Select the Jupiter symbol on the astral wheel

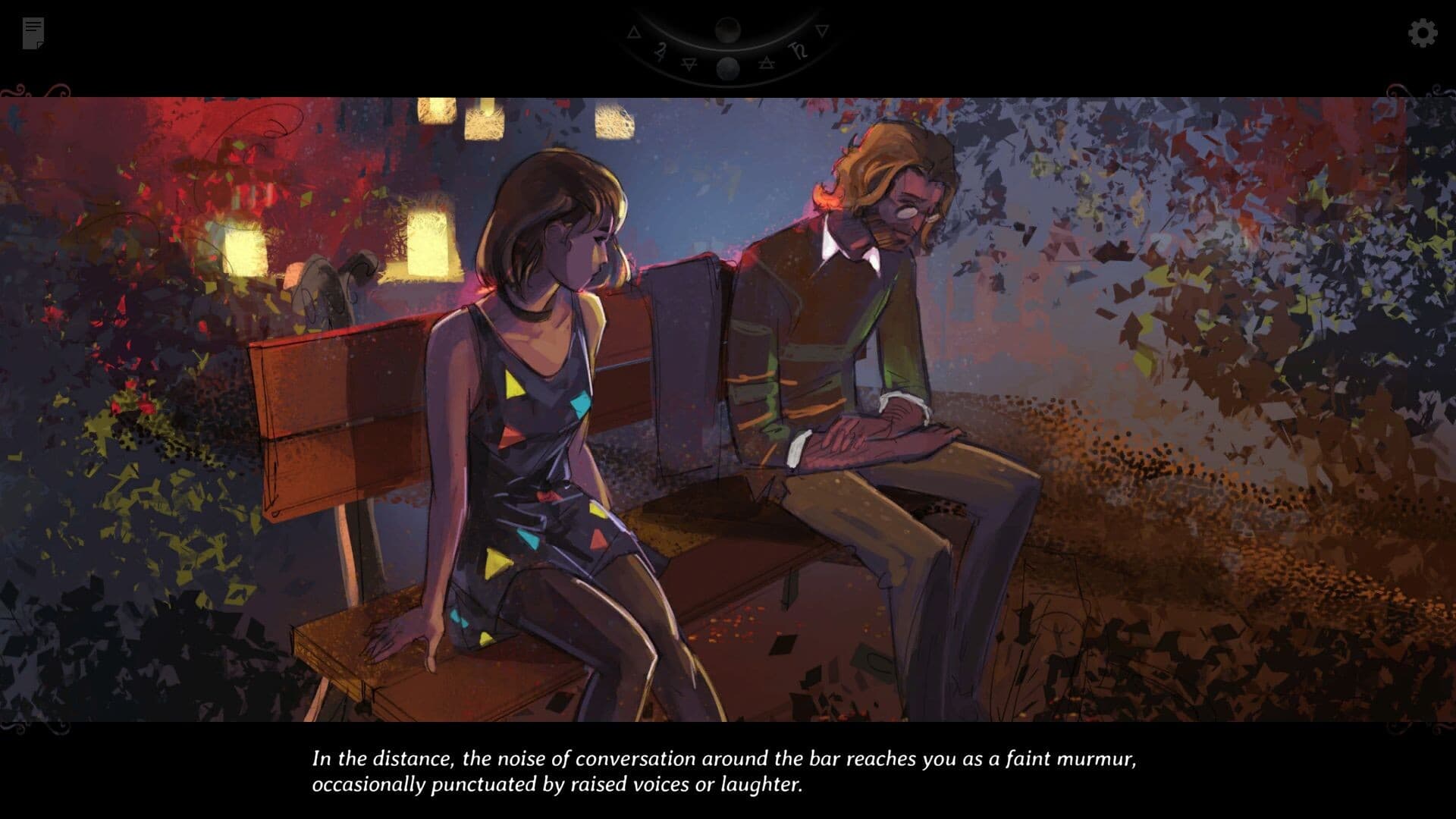point(661,52)
